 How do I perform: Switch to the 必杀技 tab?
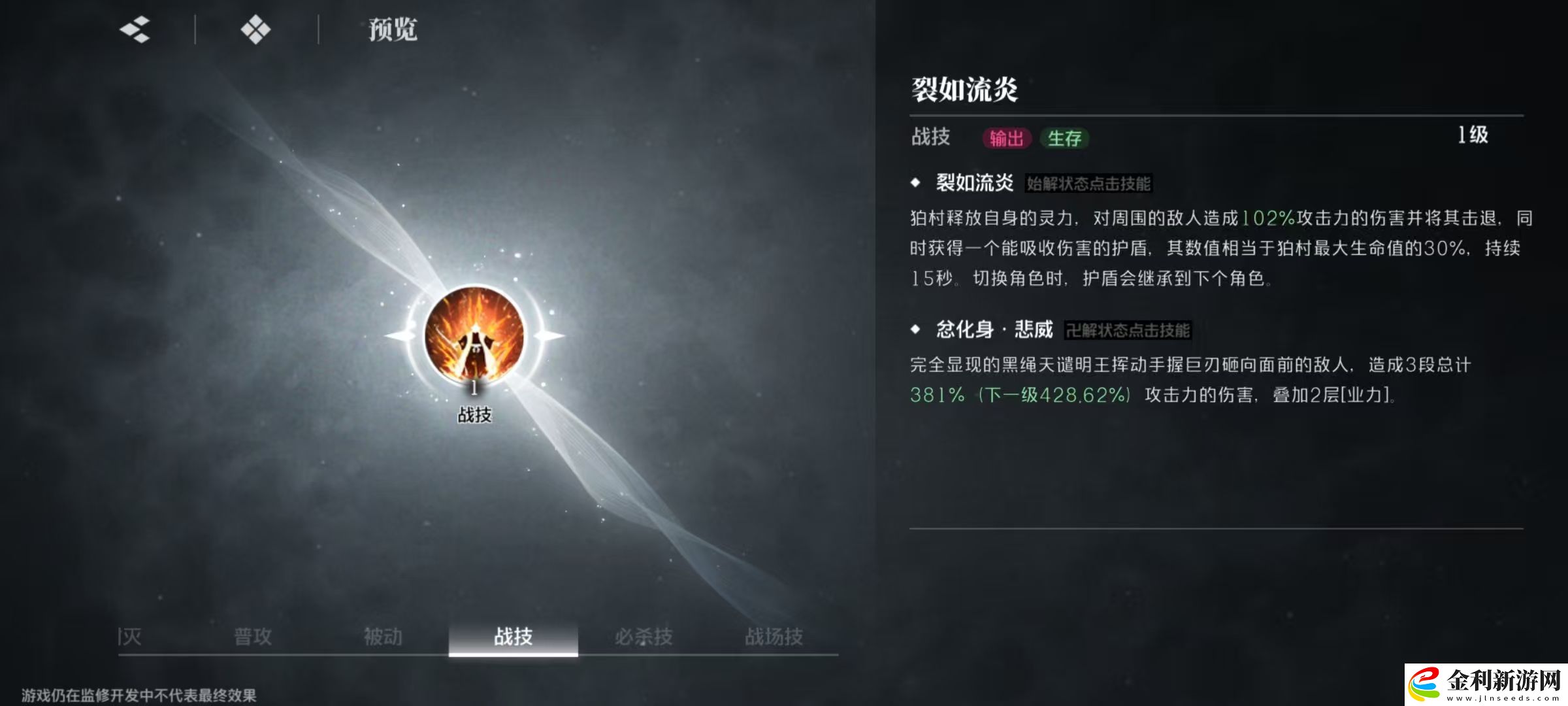(644, 634)
